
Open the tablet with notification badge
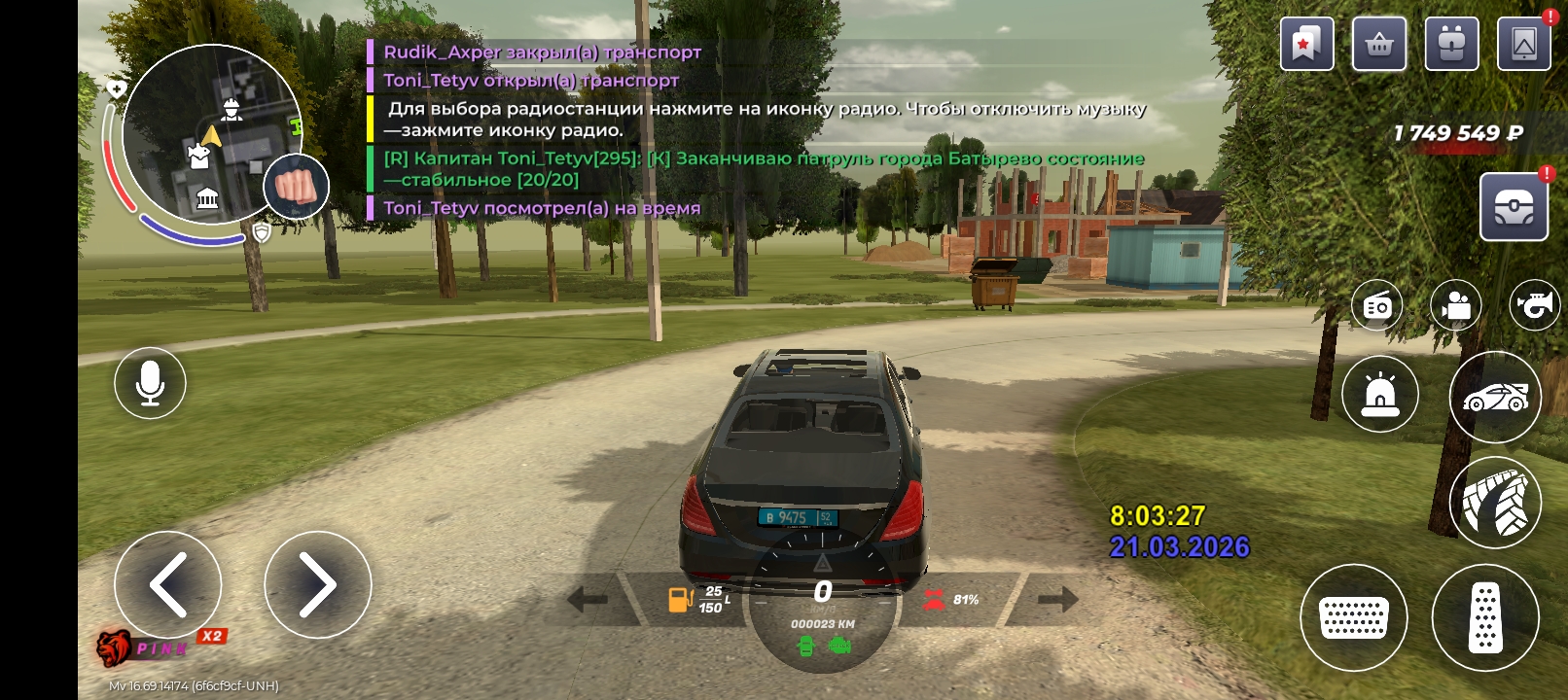click(x=1523, y=44)
